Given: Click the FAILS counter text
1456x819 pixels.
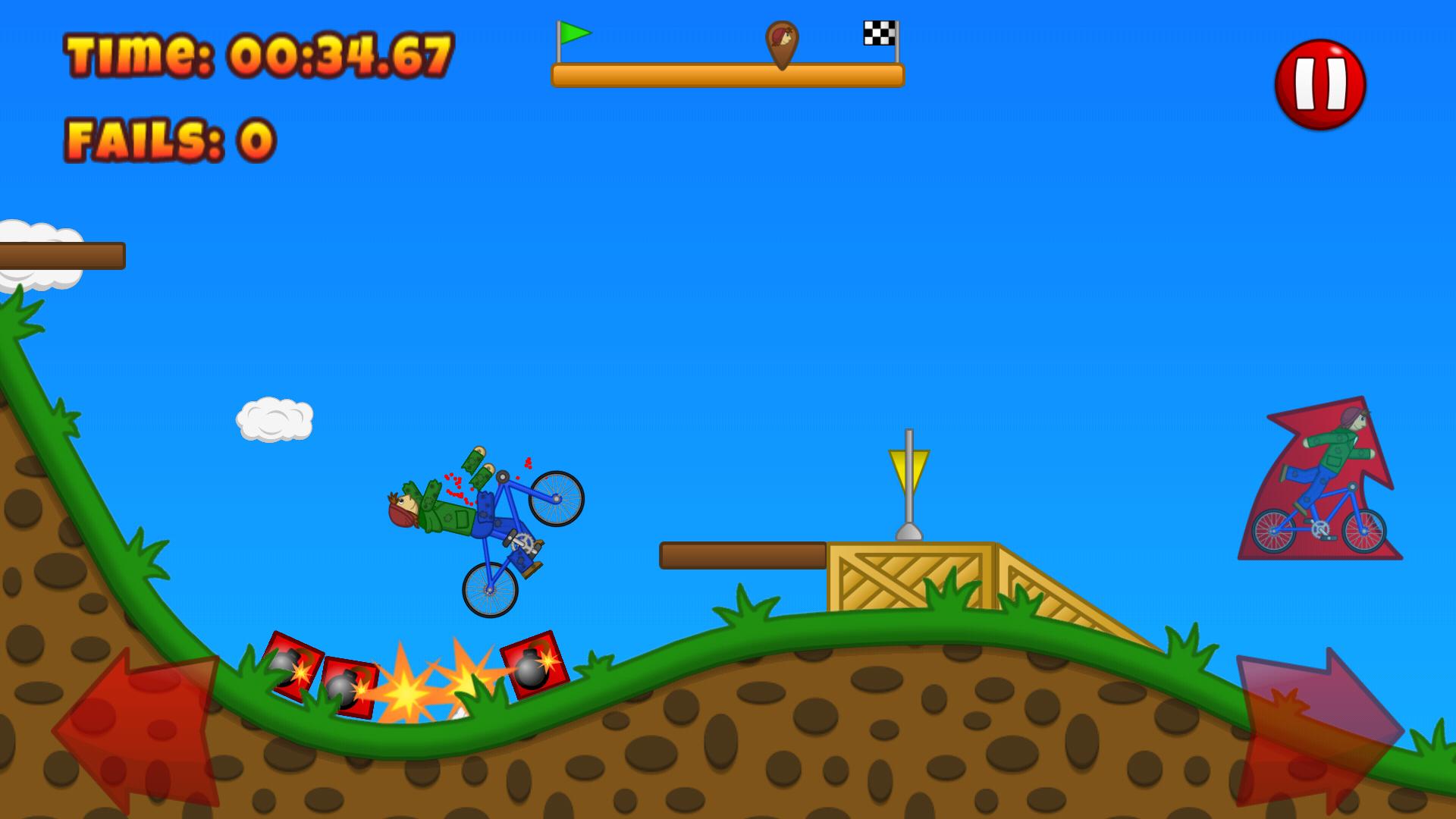Looking at the screenshot, I should [171, 138].
